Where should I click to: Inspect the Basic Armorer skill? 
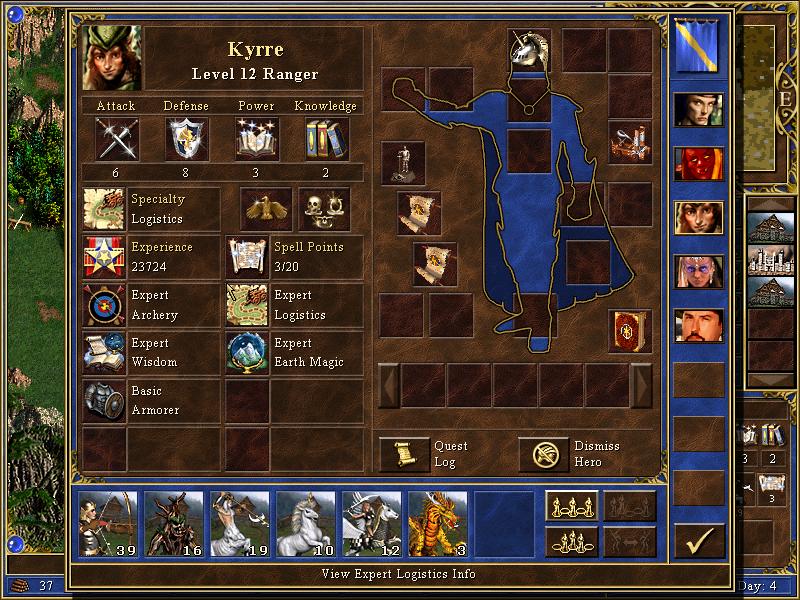click(x=104, y=401)
